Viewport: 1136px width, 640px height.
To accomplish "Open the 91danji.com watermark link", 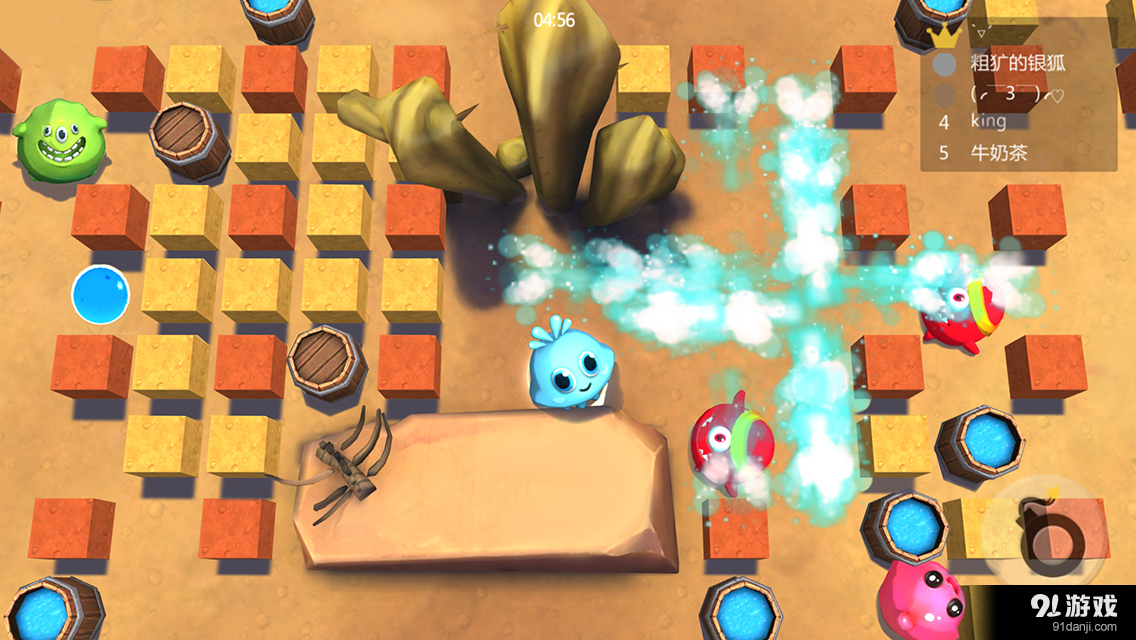I will (x=1075, y=611).
